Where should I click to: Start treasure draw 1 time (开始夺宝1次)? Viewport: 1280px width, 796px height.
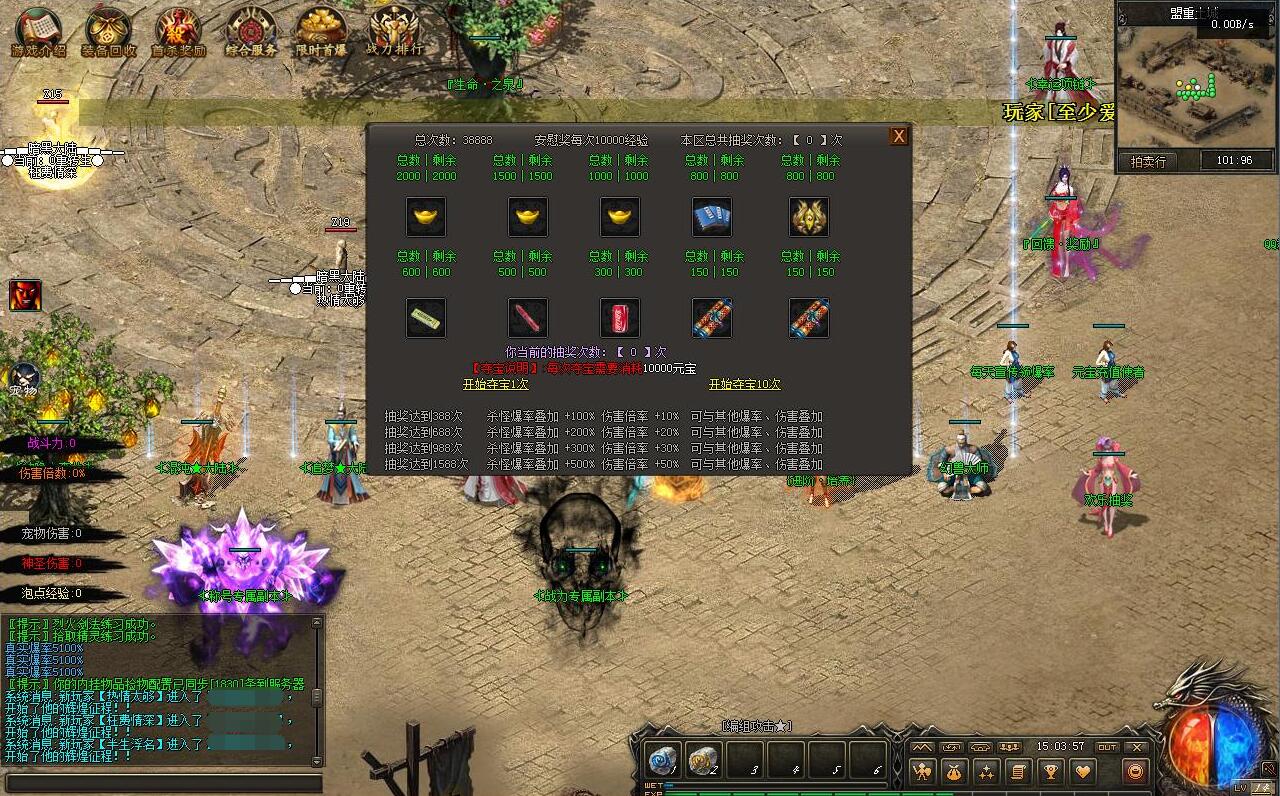[495, 384]
